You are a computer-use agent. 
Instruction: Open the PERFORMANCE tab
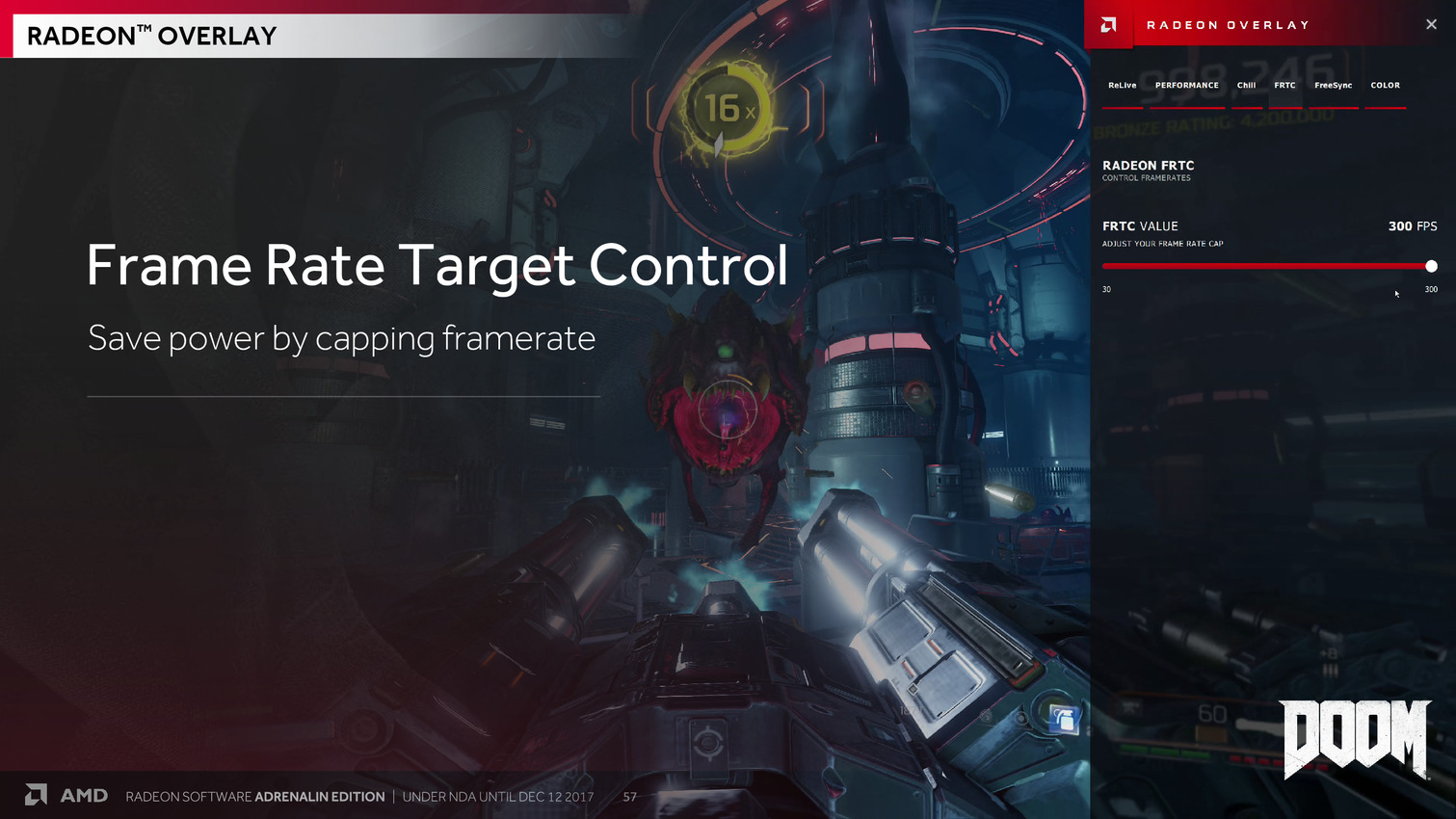[1186, 86]
